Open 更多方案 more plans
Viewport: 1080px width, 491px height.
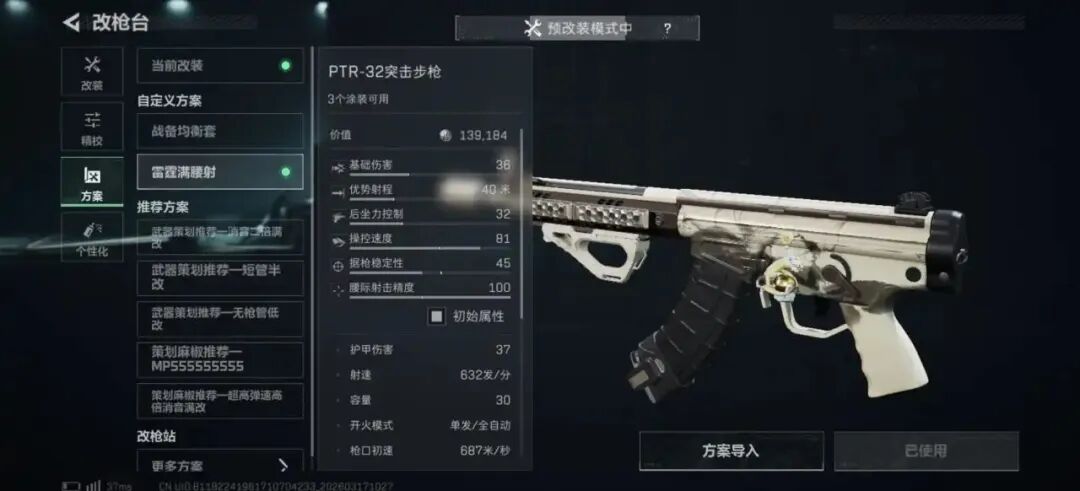tap(220, 465)
